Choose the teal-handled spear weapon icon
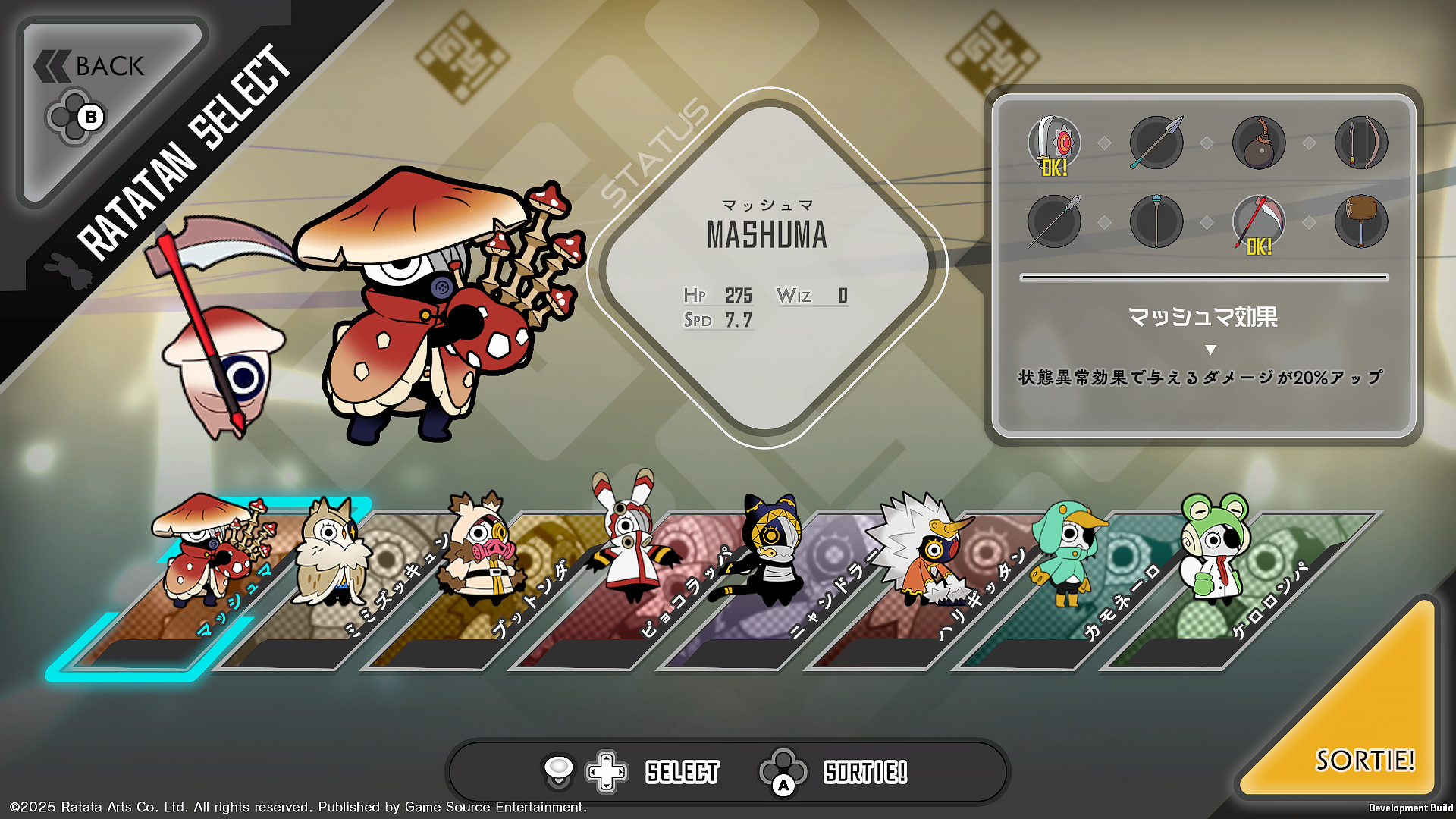Image resolution: width=1456 pixels, height=819 pixels. (1156, 143)
